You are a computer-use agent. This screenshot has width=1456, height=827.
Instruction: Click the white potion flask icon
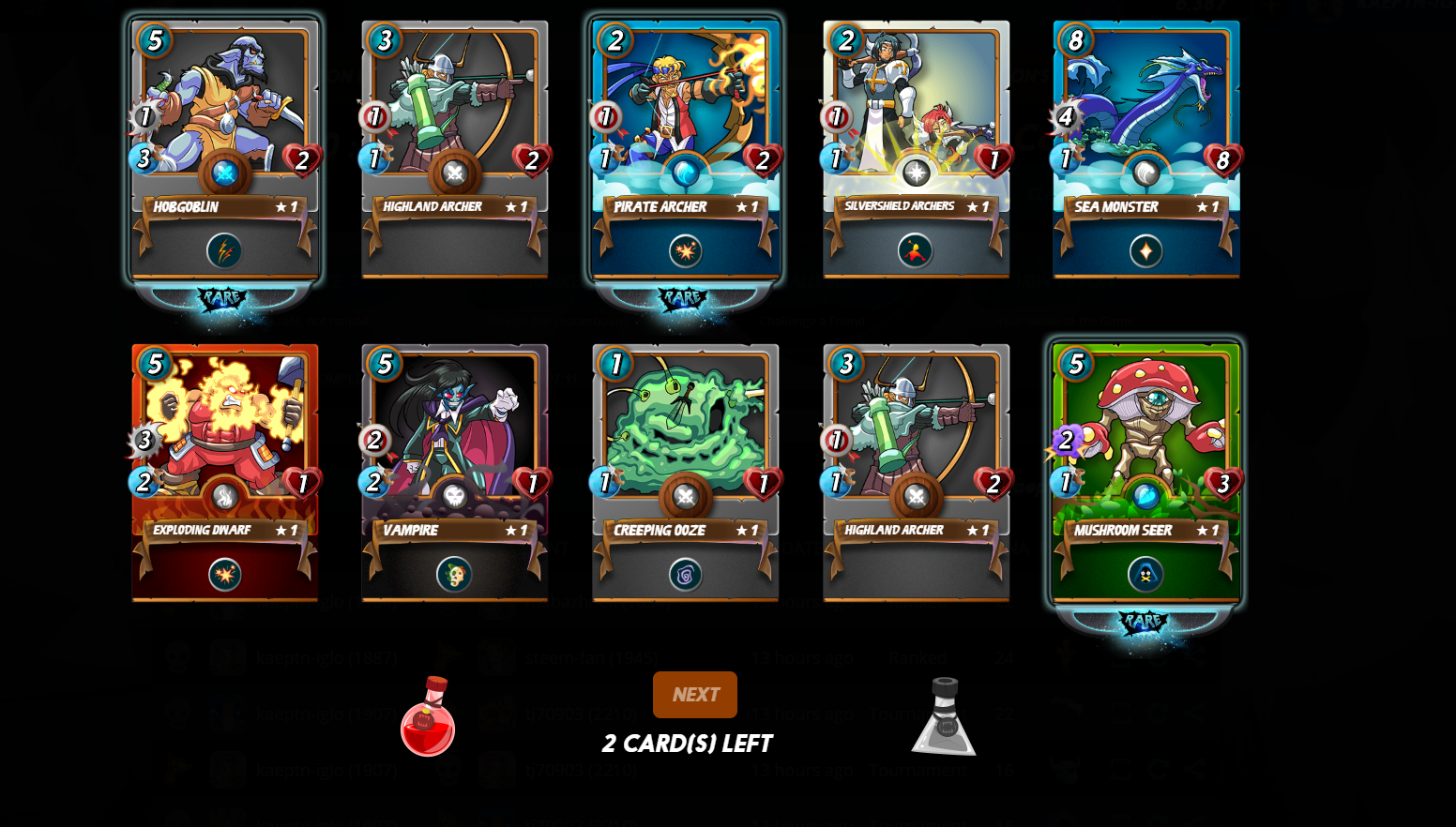point(944,716)
